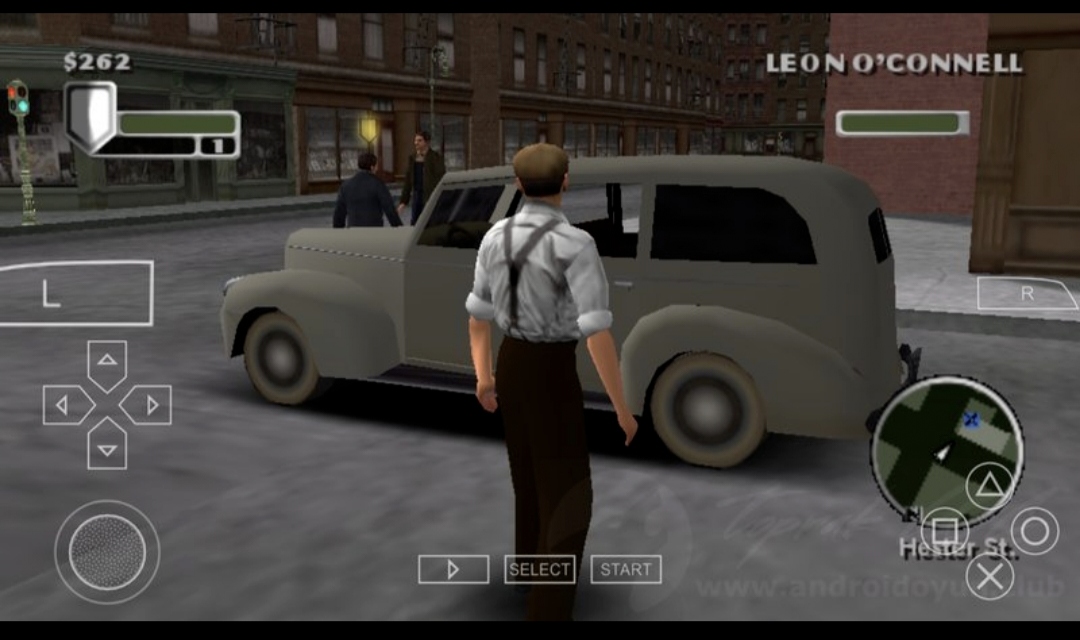Tap the D-pad up arrow
Image resolution: width=1080 pixels, height=640 pixels.
click(x=107, y=361)
